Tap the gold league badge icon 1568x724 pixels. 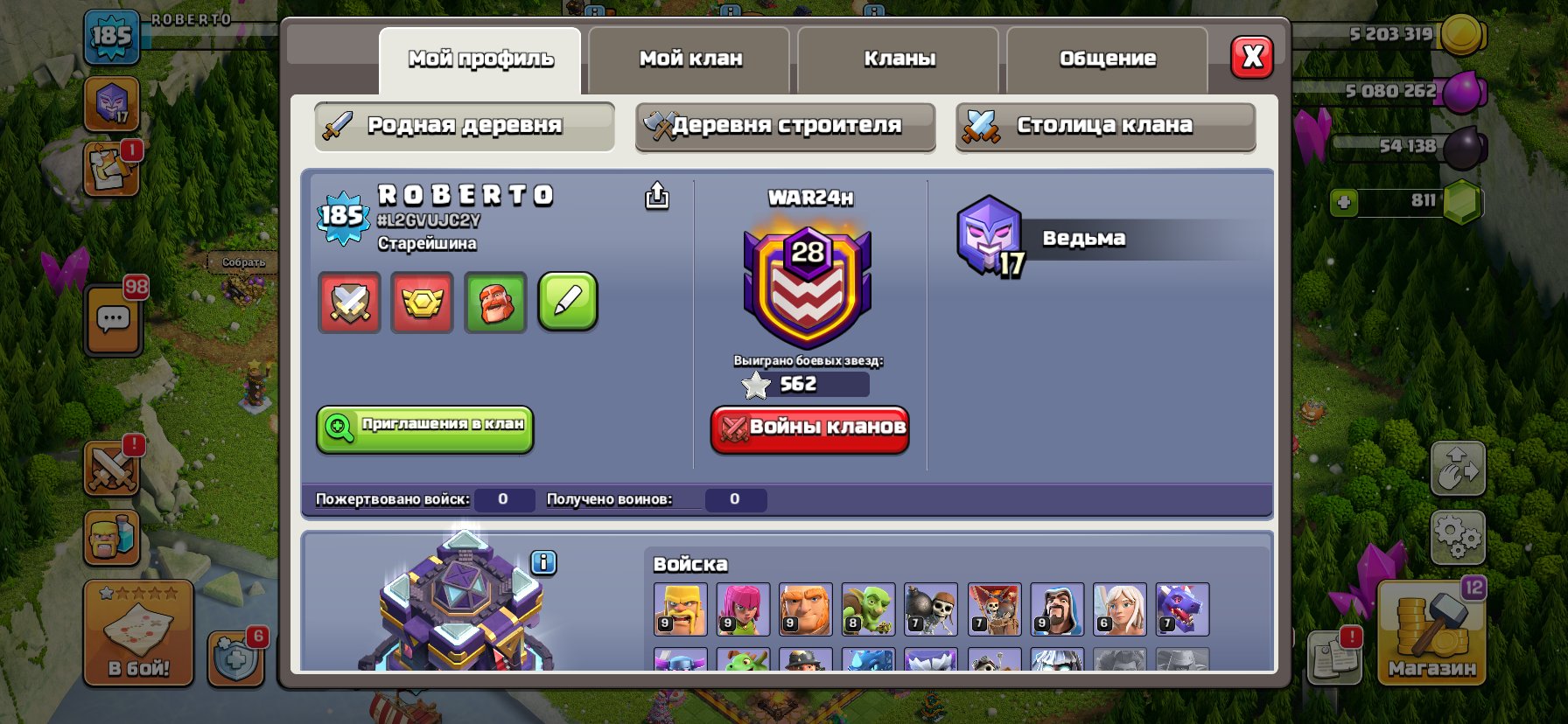click(422, 303)
